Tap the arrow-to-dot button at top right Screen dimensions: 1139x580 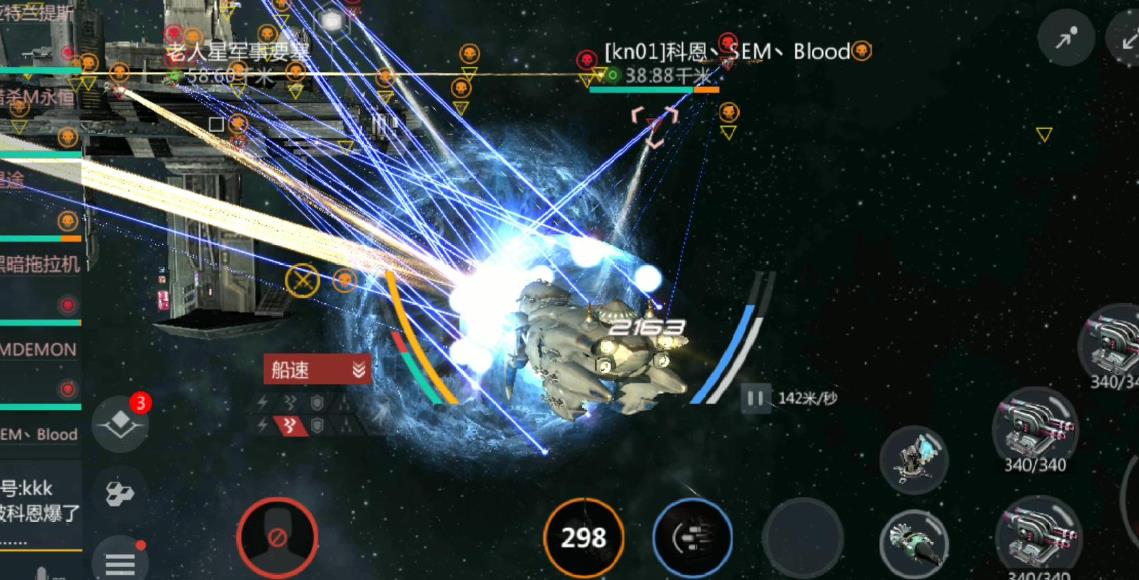tap(1066, 40)
